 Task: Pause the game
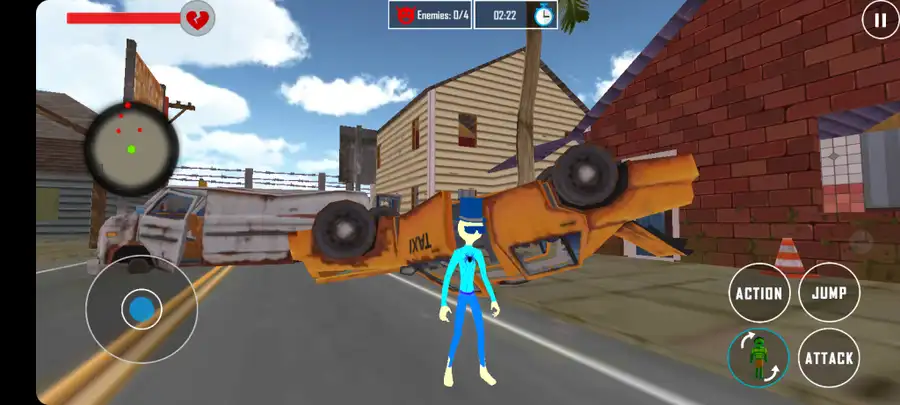click(880, 19)
